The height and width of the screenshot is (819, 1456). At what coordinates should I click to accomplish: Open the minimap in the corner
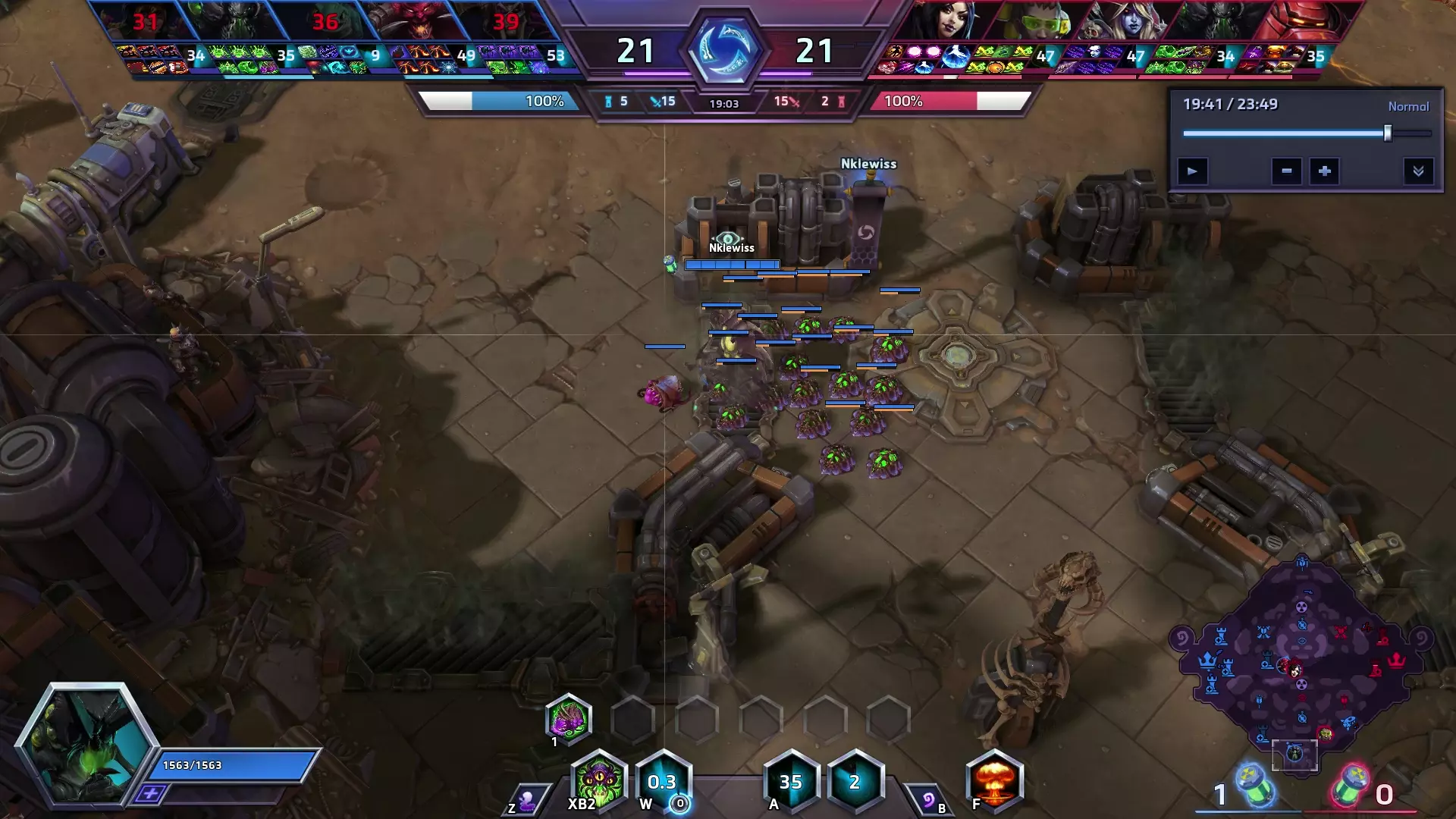[x=1301, y=667]
